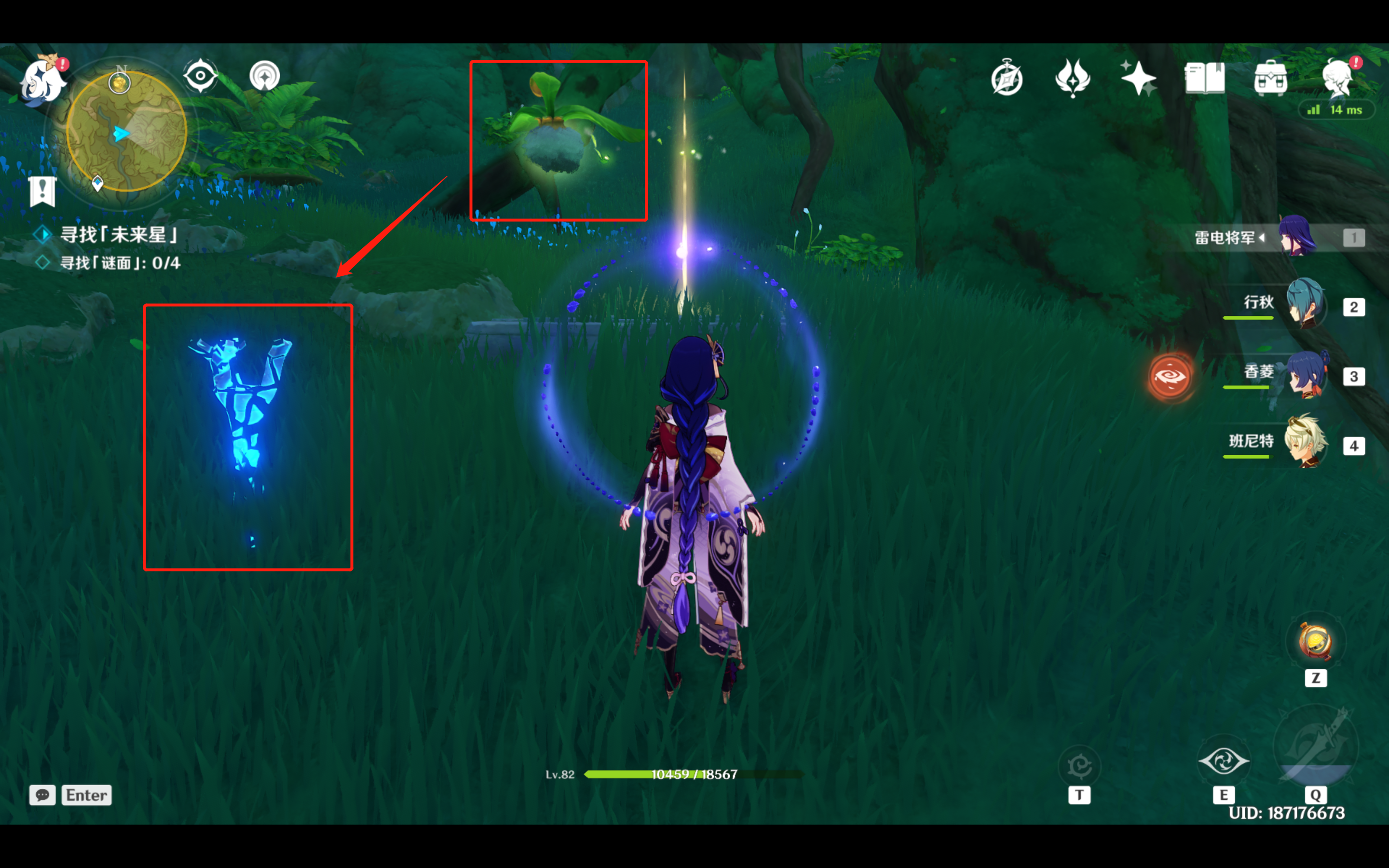Activate the elemental skill eye icon
The image size is (1389, 868).
(x=1223, y=762)
